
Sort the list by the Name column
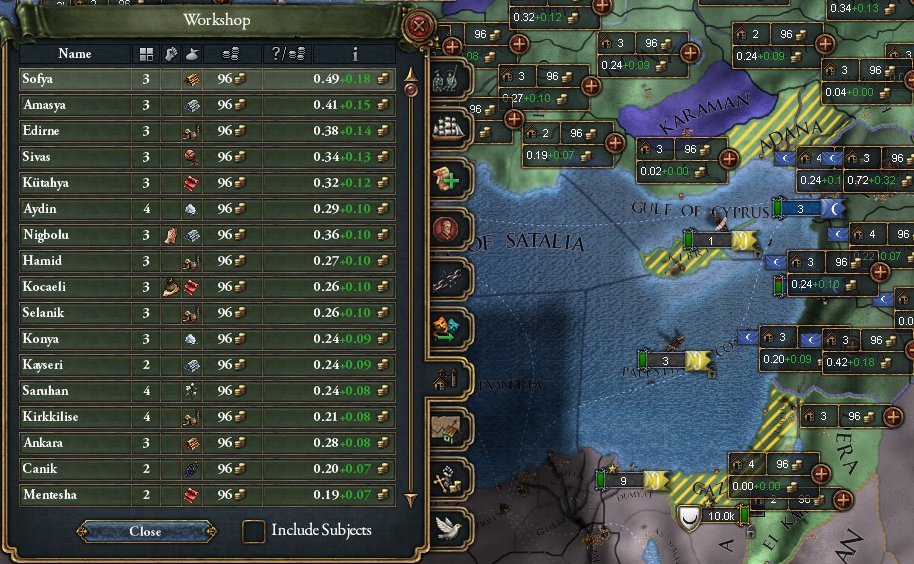[75, 53]
